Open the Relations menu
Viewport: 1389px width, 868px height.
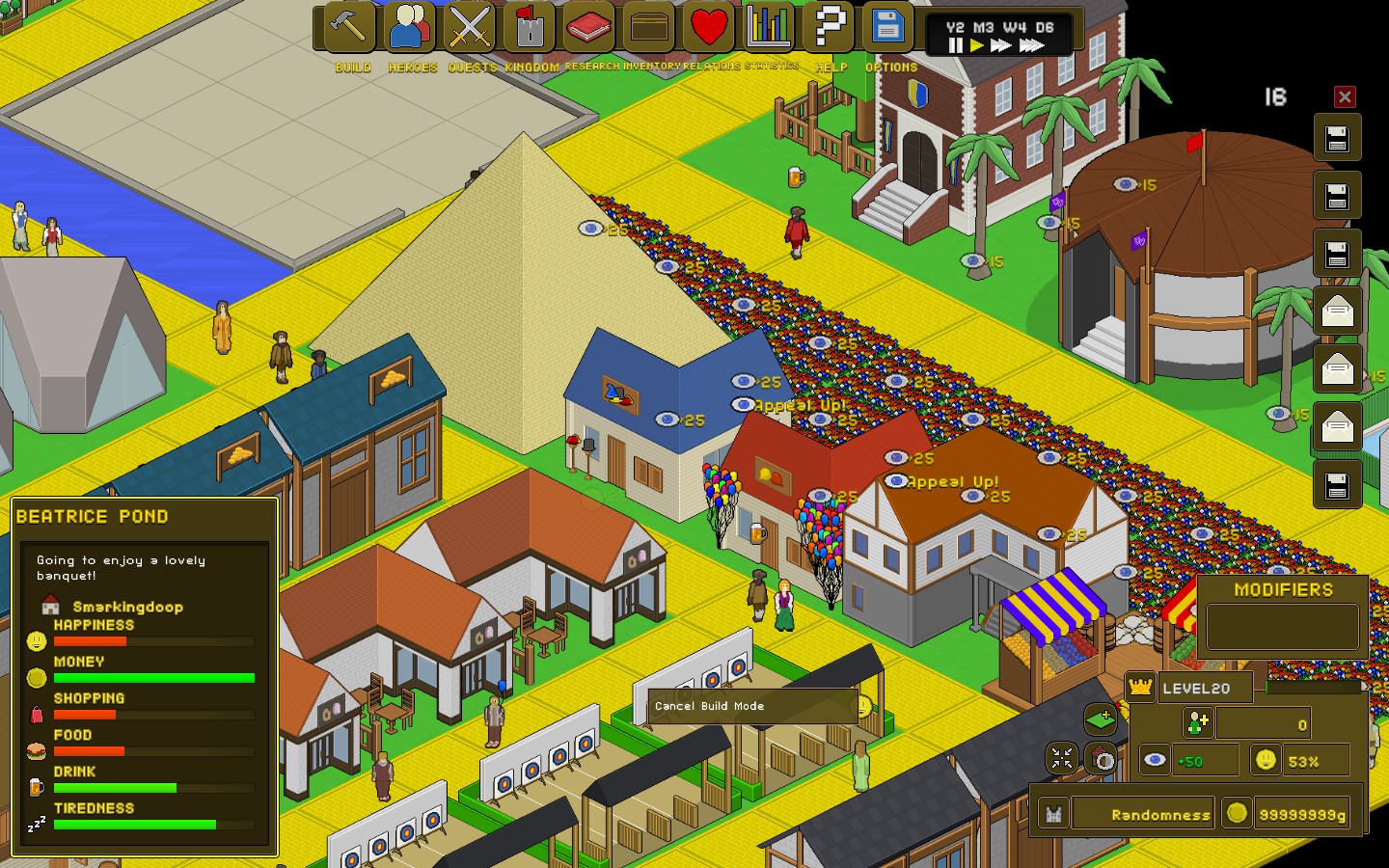tap(708, 28)
